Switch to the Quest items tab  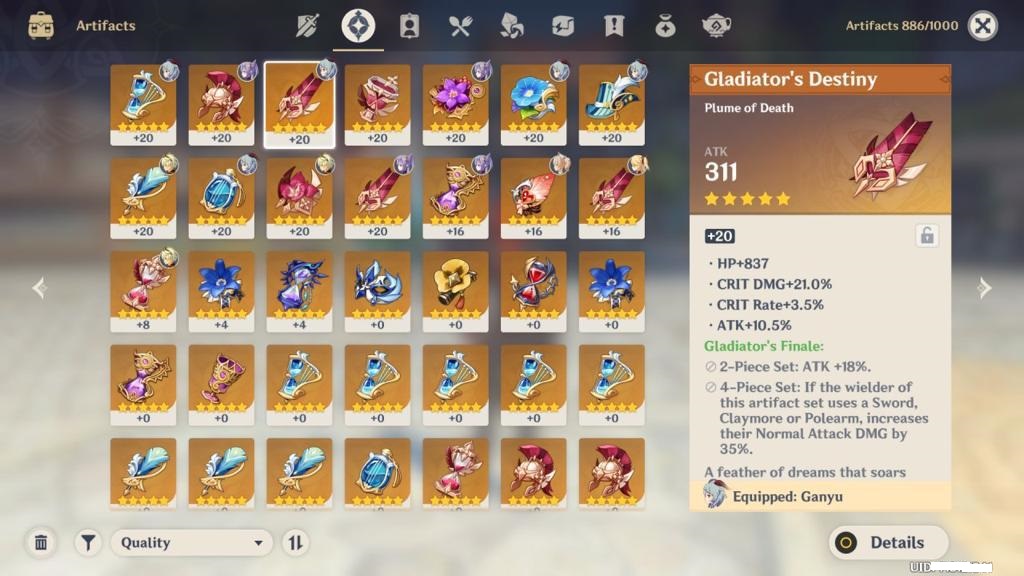[614, 26]
